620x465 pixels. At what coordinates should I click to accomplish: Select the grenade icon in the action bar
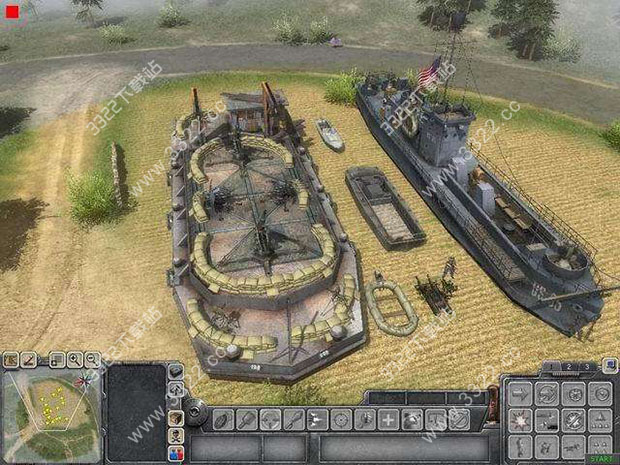(x=222, y=419)
